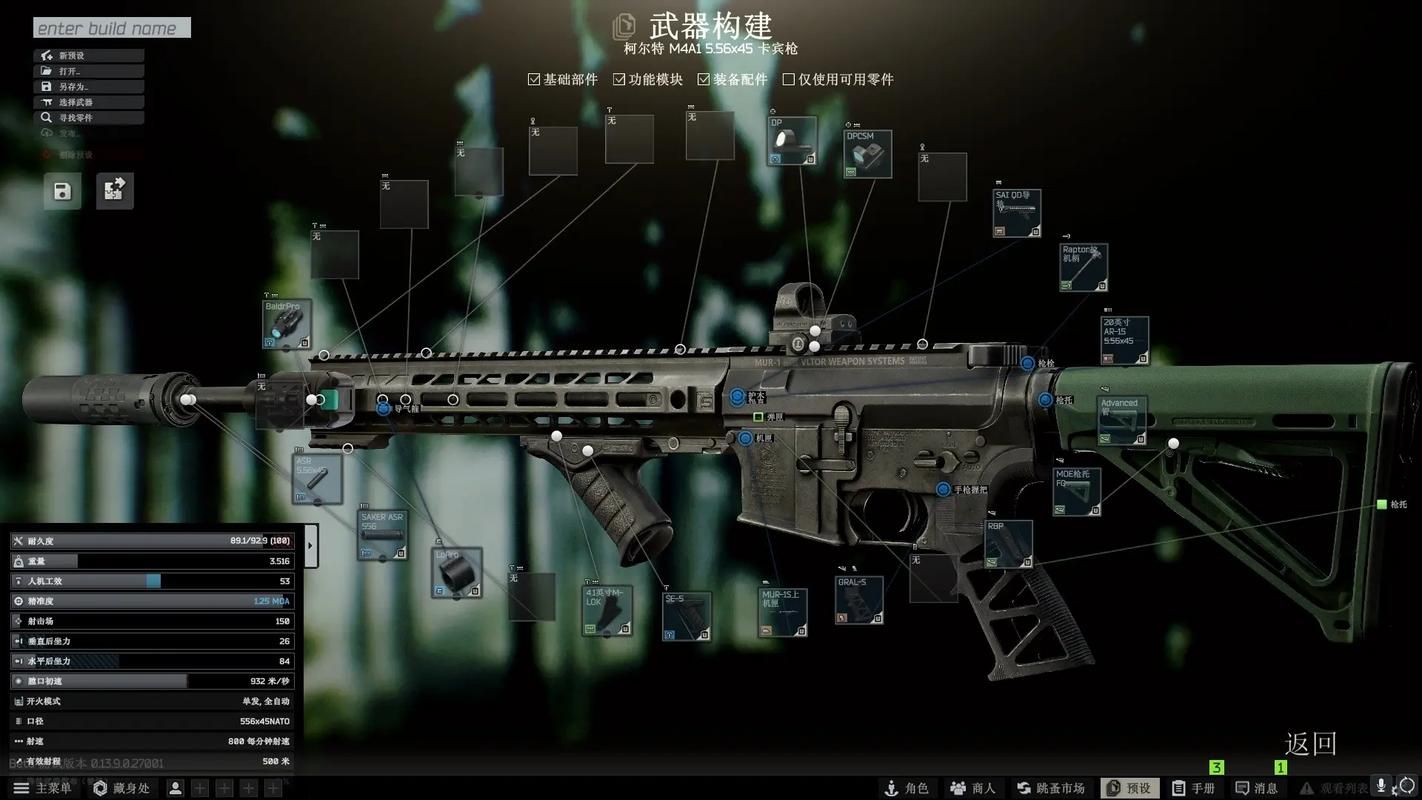Select the RBP pistol grip slot

[1008, 544]
